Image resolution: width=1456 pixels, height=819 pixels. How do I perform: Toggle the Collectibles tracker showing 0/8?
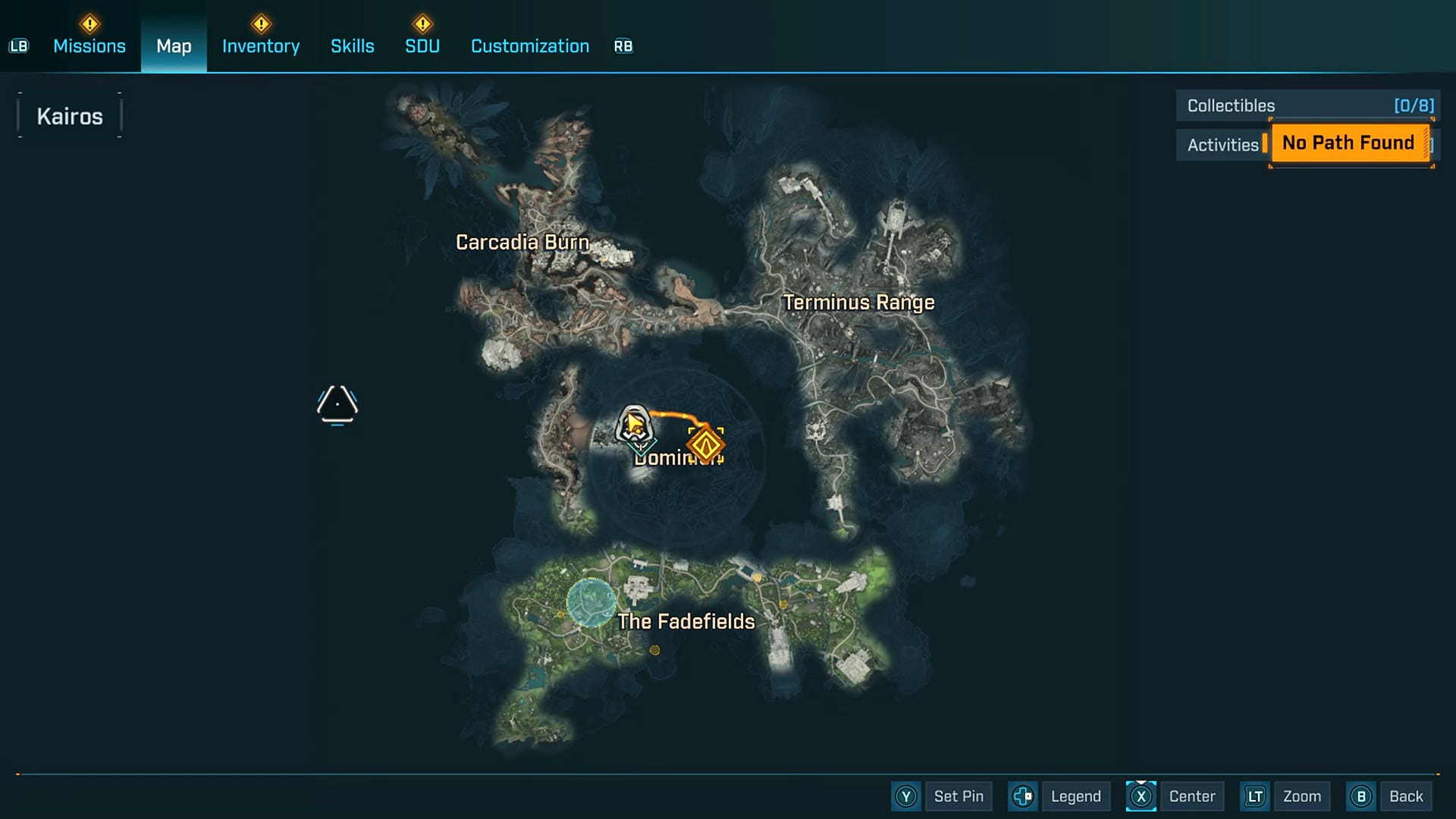(1306, 105)
